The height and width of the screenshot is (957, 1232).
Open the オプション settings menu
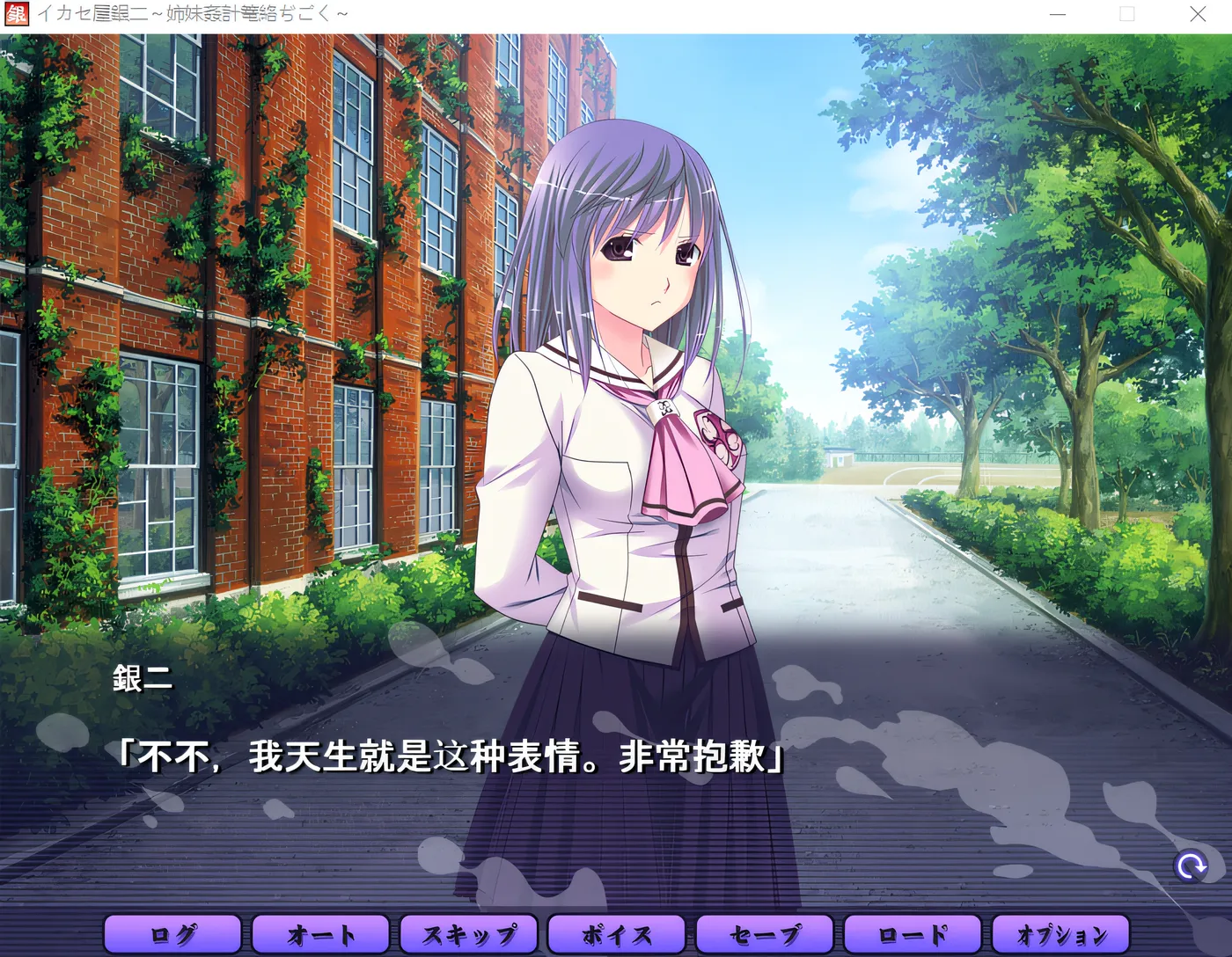click(1061, 934)
